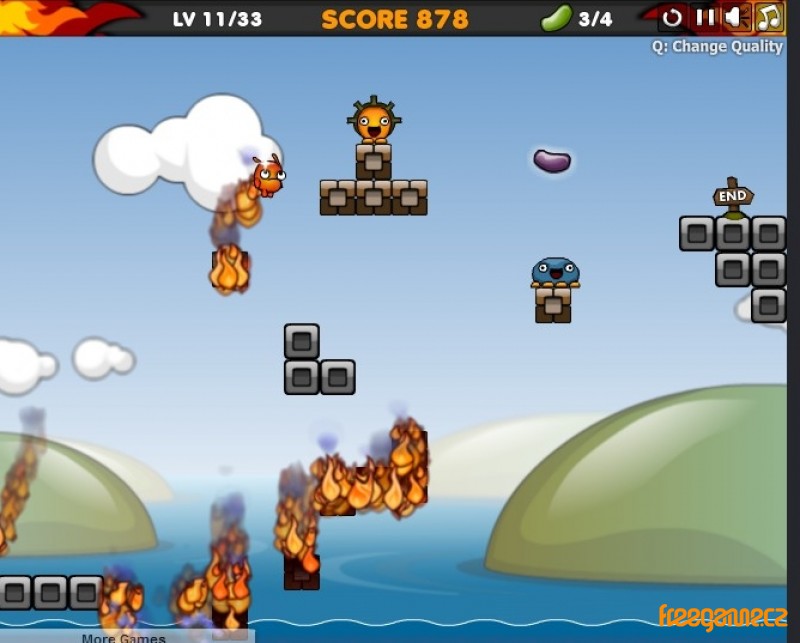Visit the freegames.cz logo link
800x643 pixels.
(x=722, y=617)
